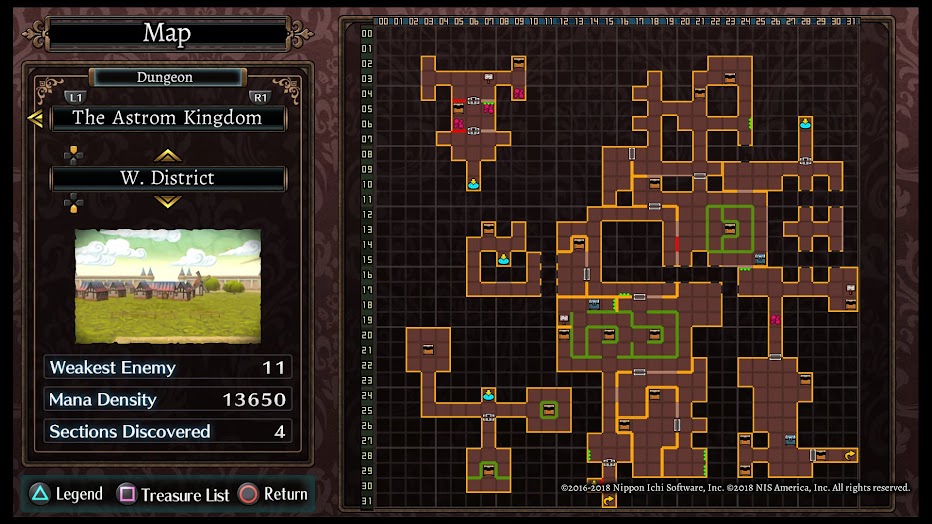
Task: Choose the W. District section field
Action: click(167, 178)
